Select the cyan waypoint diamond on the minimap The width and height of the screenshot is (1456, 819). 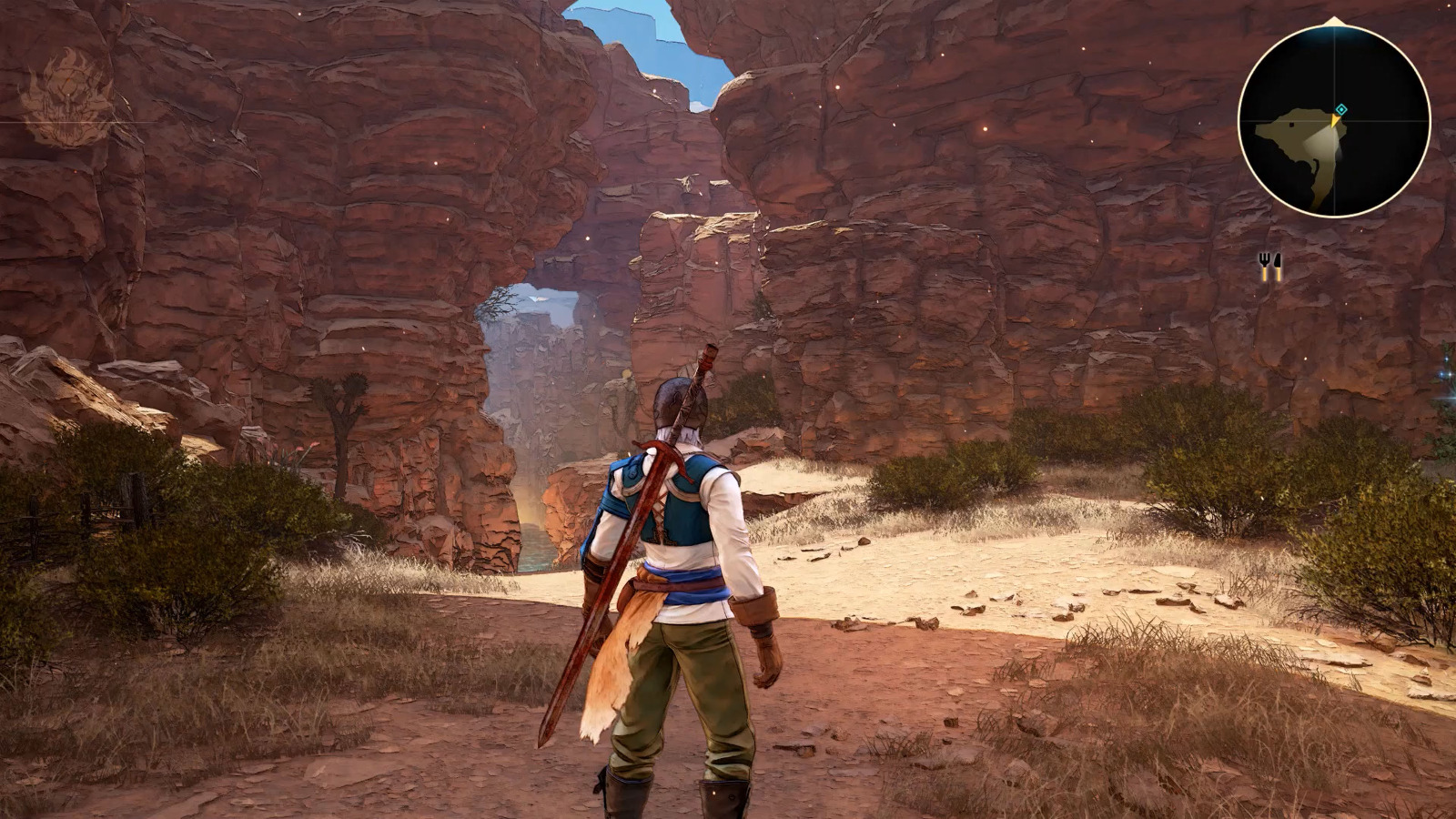pos(1340,110)
